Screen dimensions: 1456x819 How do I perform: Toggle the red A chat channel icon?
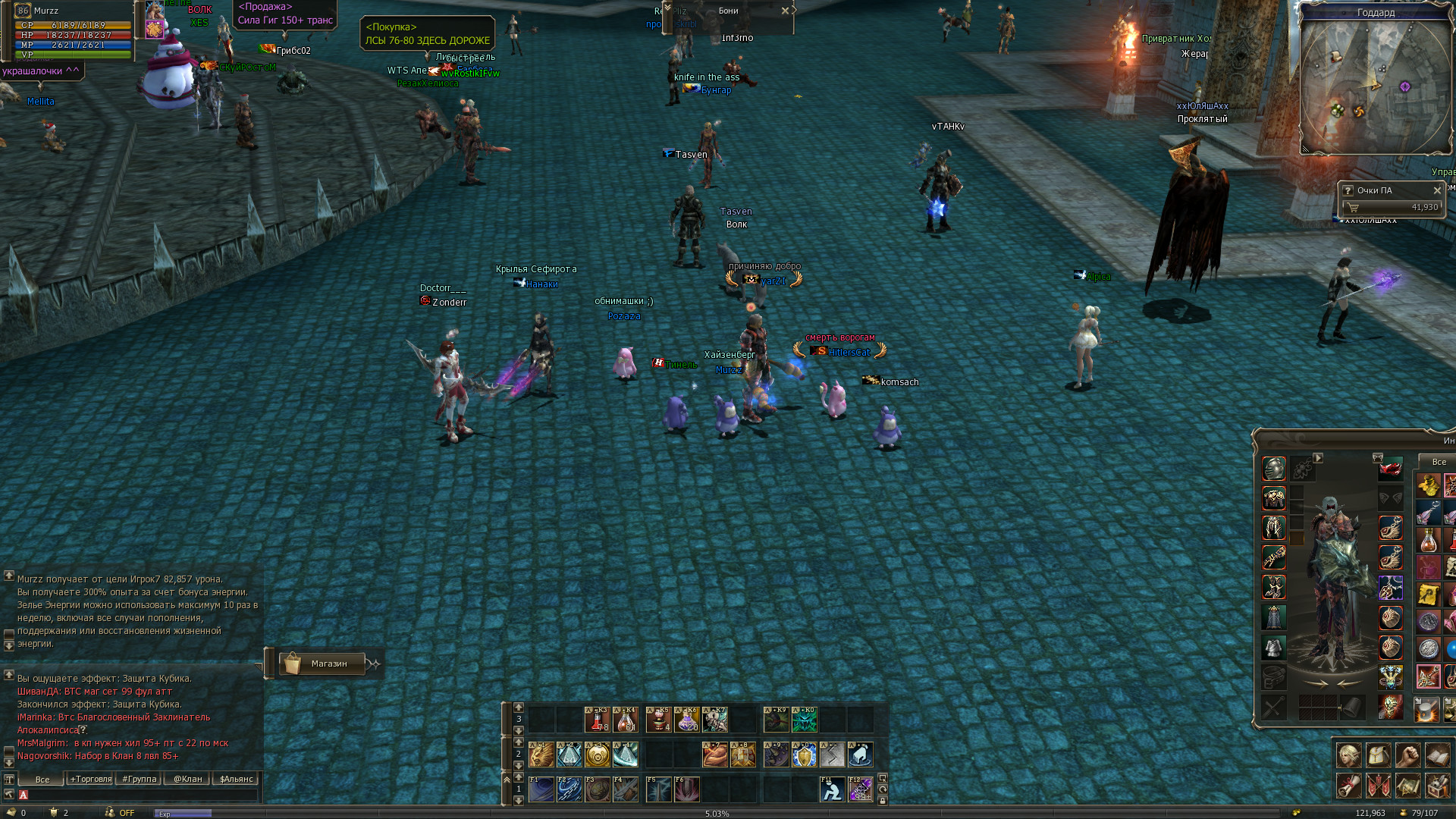pos(23,796)
